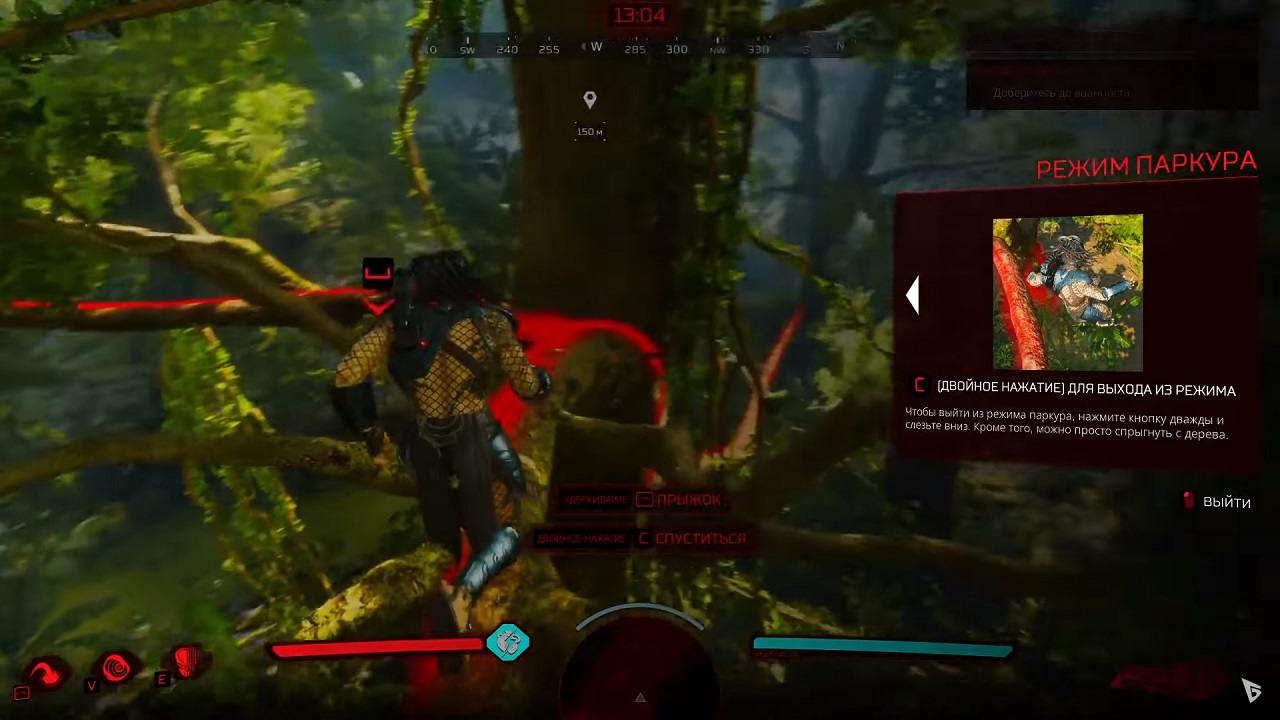Viewport: 1280px width, 720px height.
Task: Go to the previous parkour tutorial page
Action: [912, 295]
